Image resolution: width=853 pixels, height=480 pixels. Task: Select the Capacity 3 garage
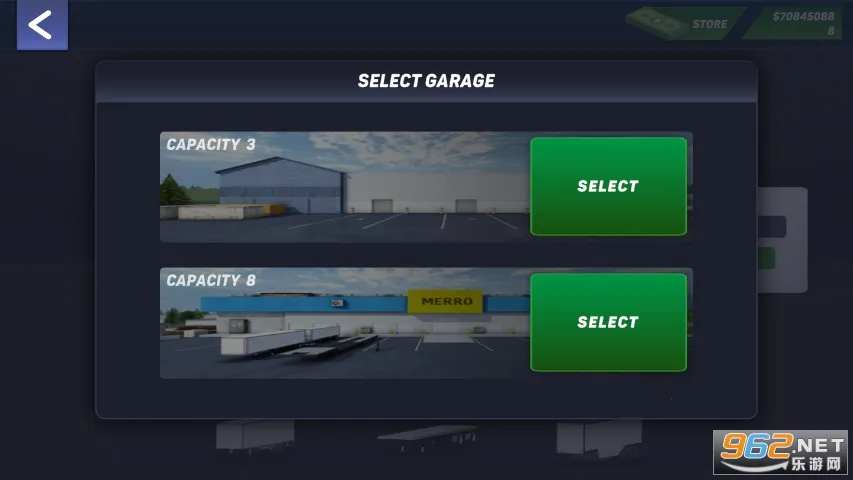[608, 186]
